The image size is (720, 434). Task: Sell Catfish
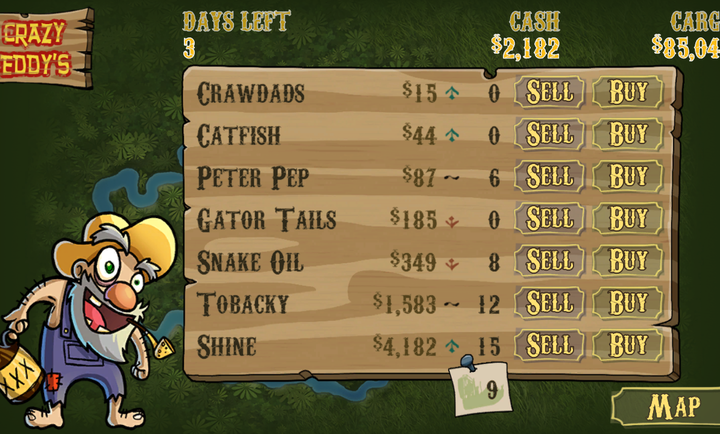tap(549, 135)
